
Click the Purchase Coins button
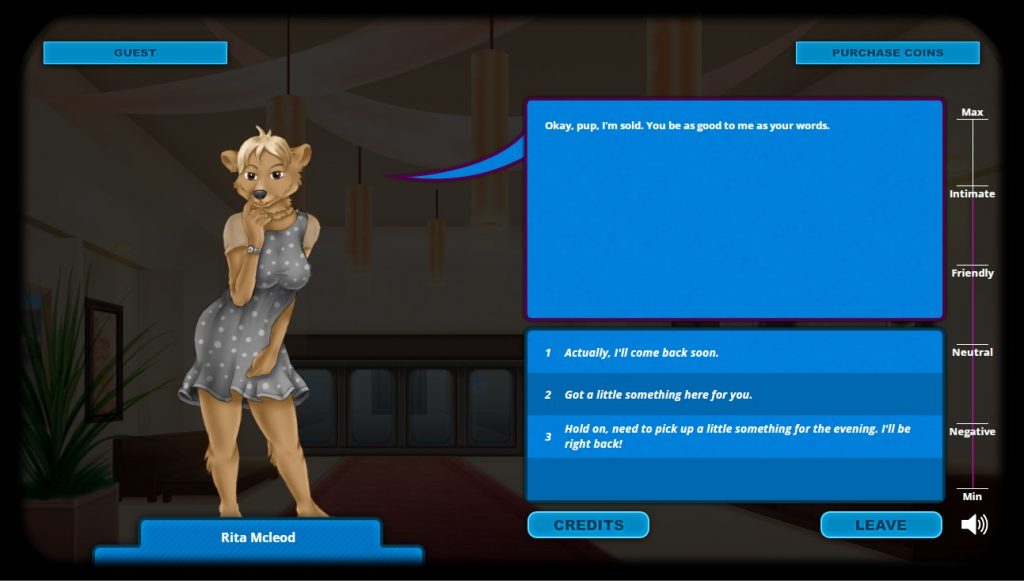coord(887,53)
